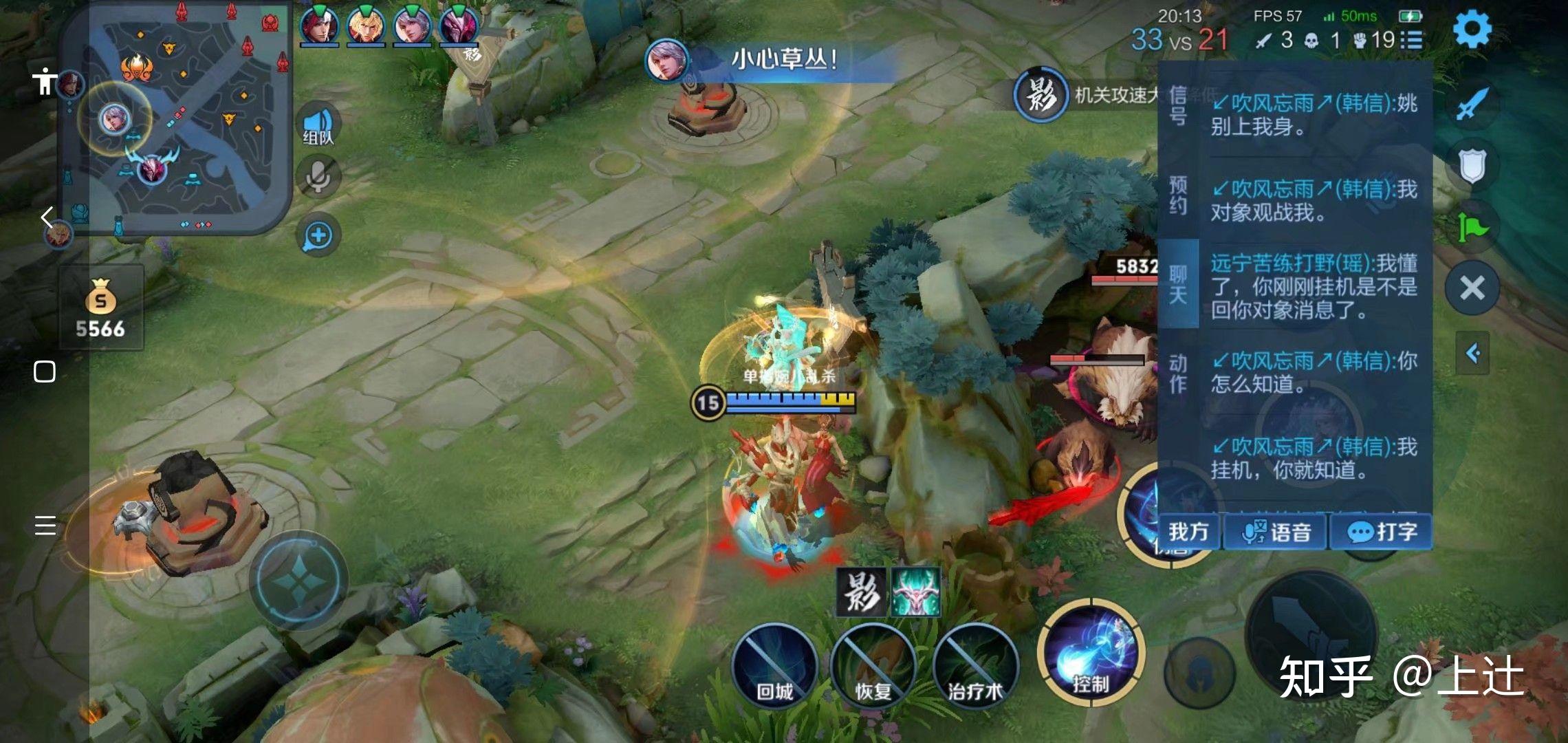Viewport: 1568px width, 743px height.
Task: Select the 聊天 chat tab
Action: [x=1178, y=284]
